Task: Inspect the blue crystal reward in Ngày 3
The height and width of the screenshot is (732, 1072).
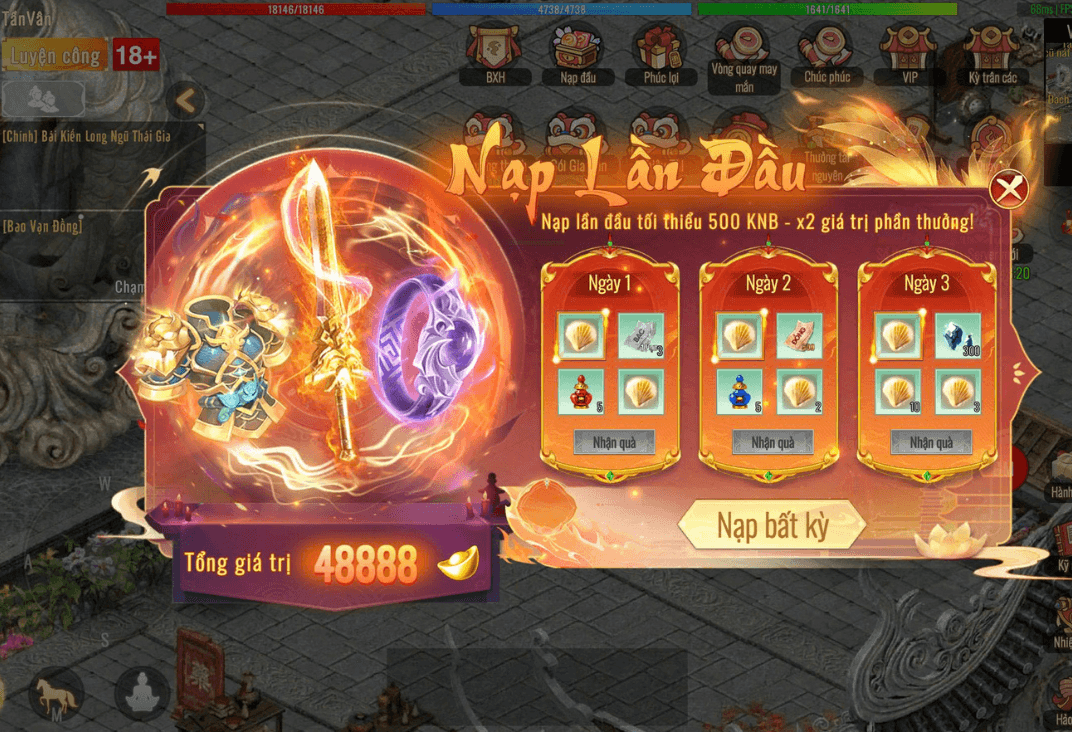Action: (x=957, y=336)
